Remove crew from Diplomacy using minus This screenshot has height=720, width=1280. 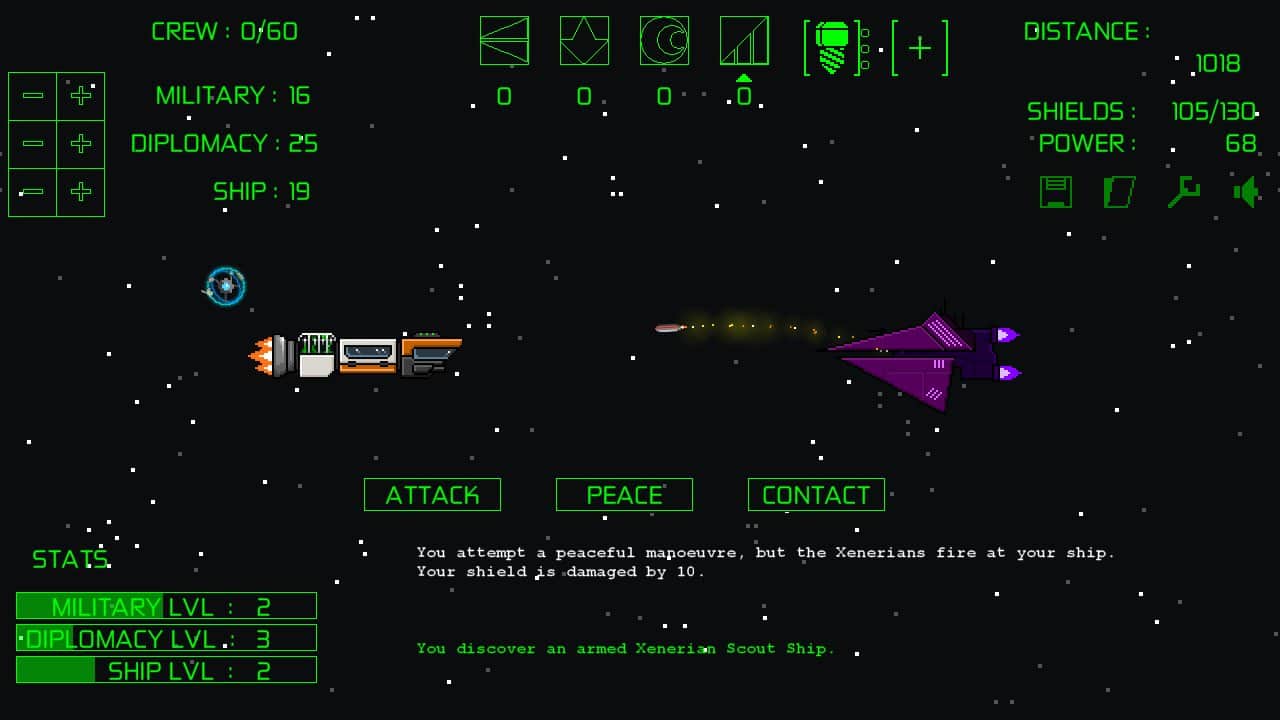point(33,144)
